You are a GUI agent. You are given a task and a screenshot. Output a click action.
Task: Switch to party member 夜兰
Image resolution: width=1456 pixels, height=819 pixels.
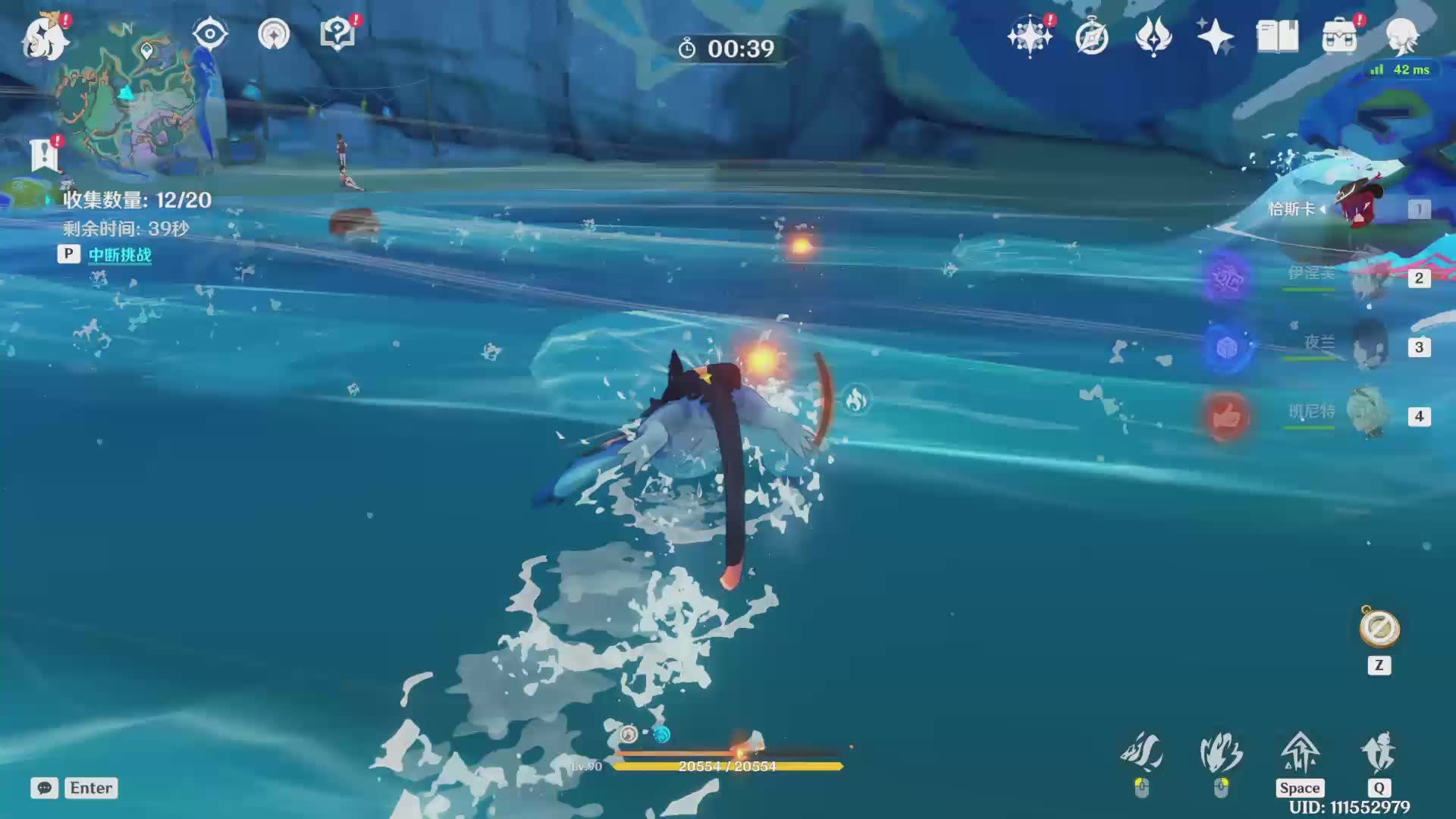(x=1368, y=347)
